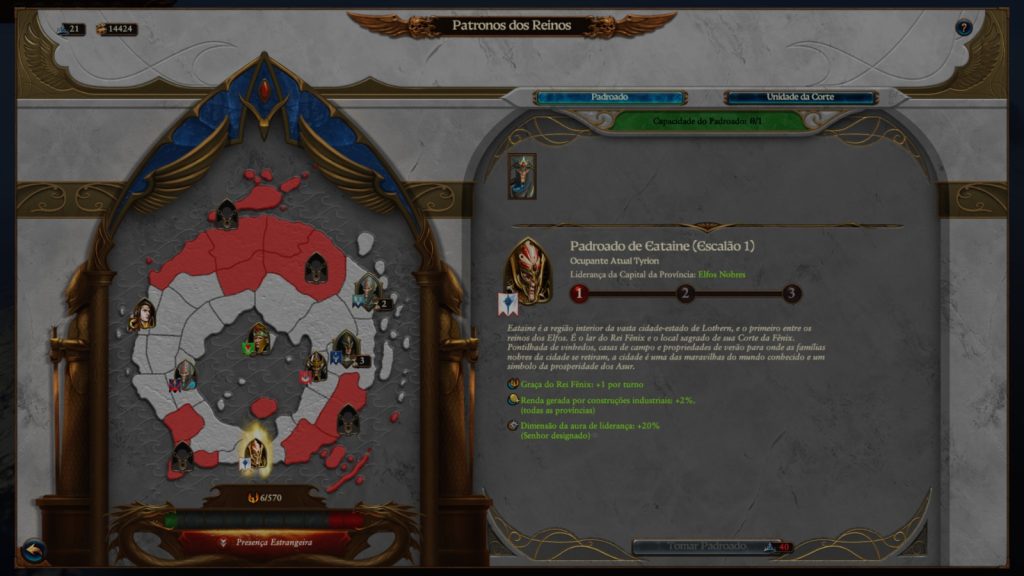This screenshot has height=576, width=1024.
Task: Select rank 2 of the patronage track
Action: coord(685,293)
